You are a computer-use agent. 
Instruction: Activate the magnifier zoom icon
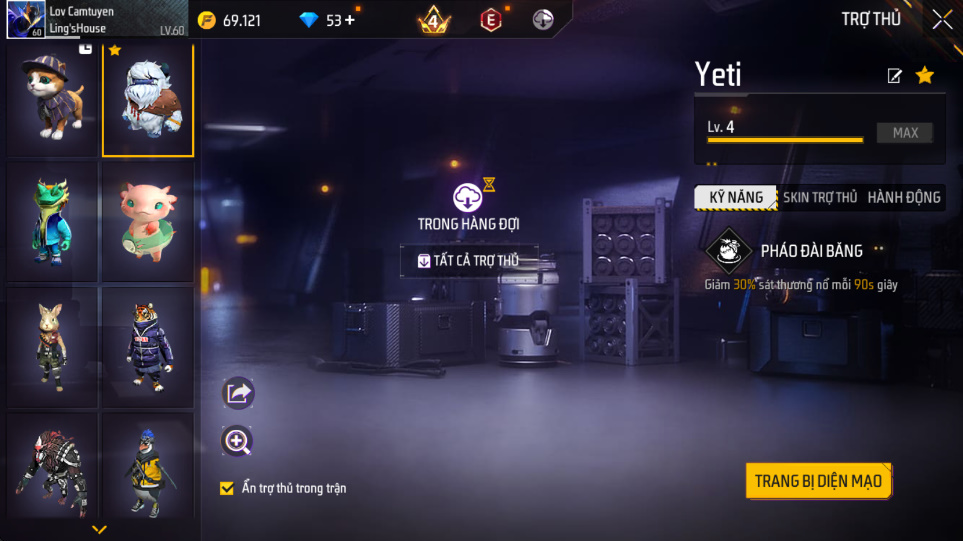coord(238,441)
